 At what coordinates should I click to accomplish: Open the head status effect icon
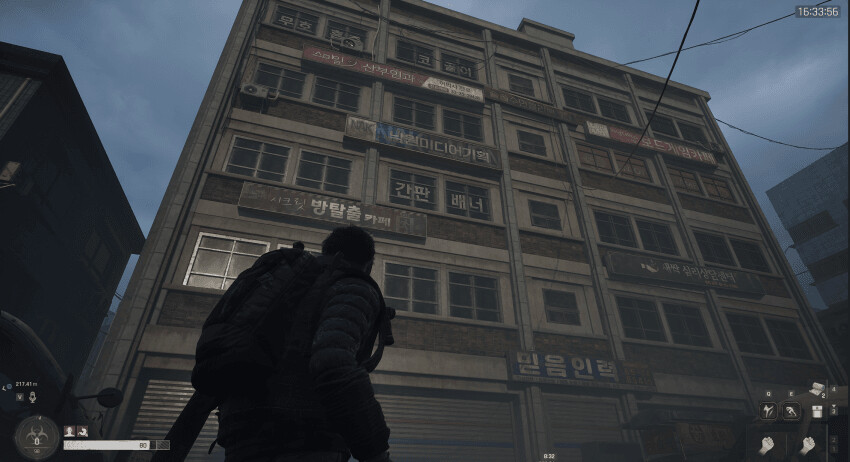(70, 431)
